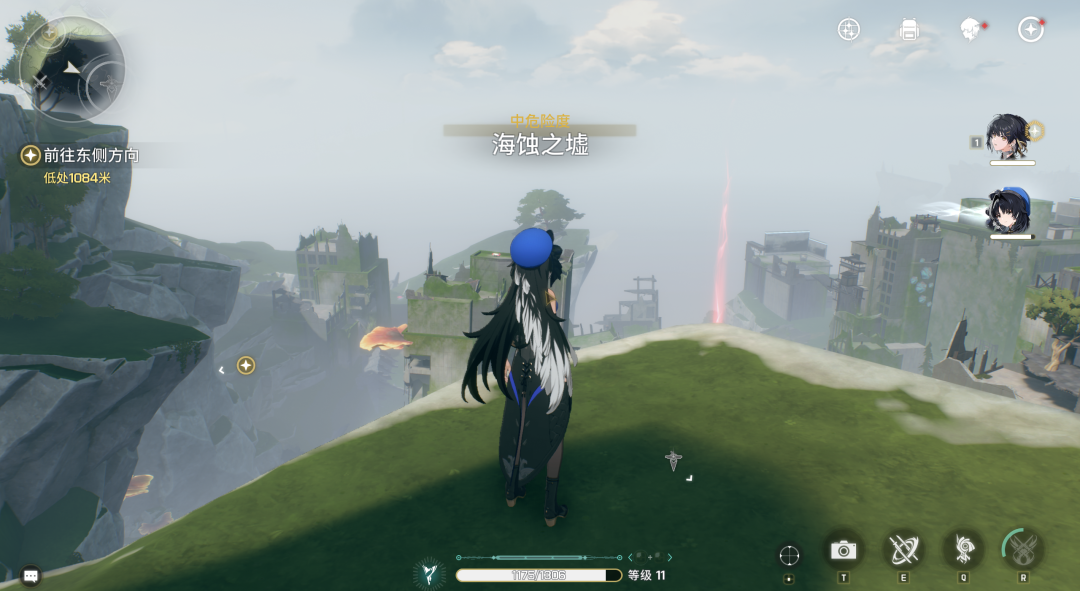The image size is (1080, 591).
Task: Use the crossed-swords resonance skill
Action: click(904, 549)
